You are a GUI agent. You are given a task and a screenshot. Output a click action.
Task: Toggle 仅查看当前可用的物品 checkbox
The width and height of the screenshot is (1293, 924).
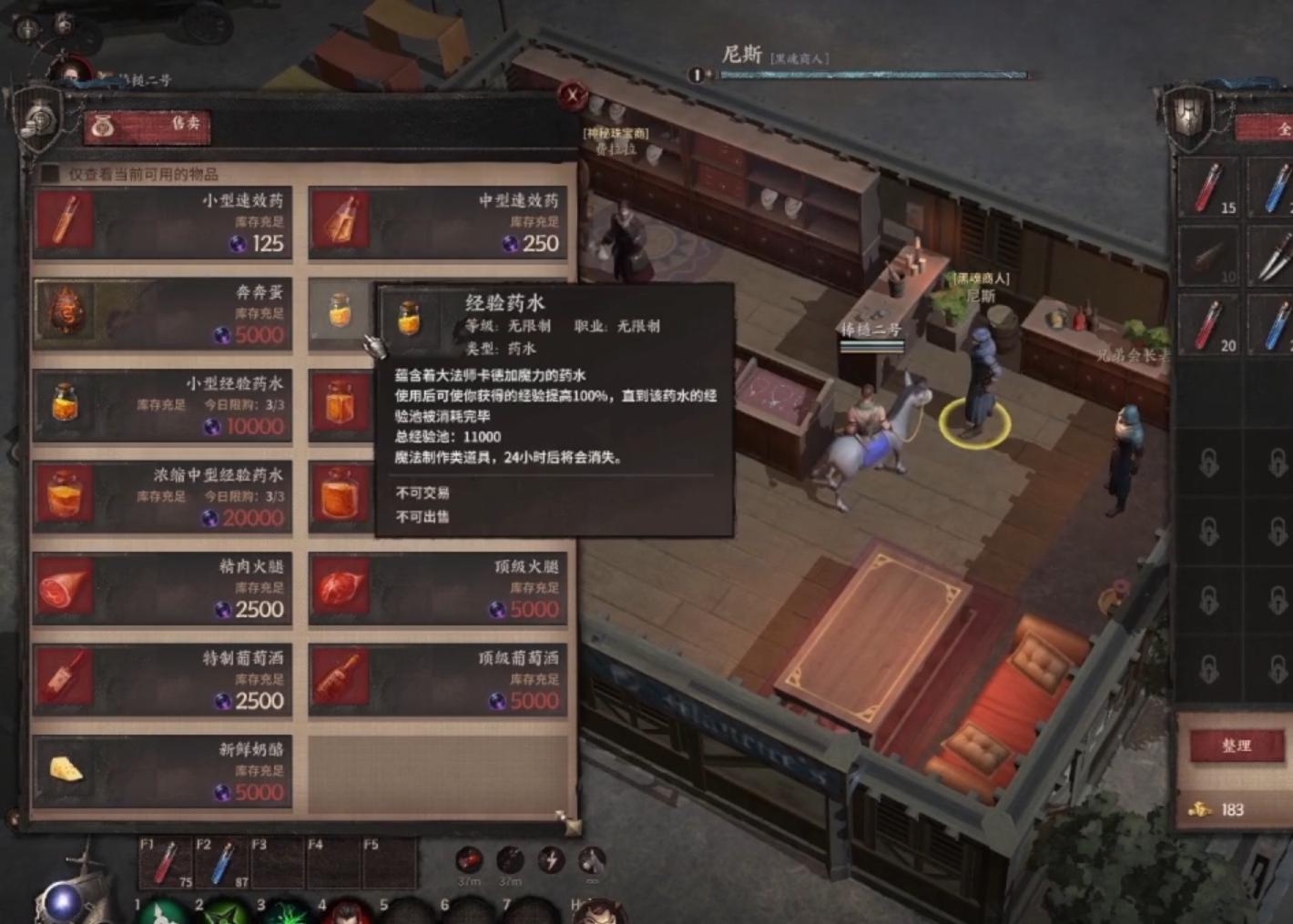click(50, 174)
